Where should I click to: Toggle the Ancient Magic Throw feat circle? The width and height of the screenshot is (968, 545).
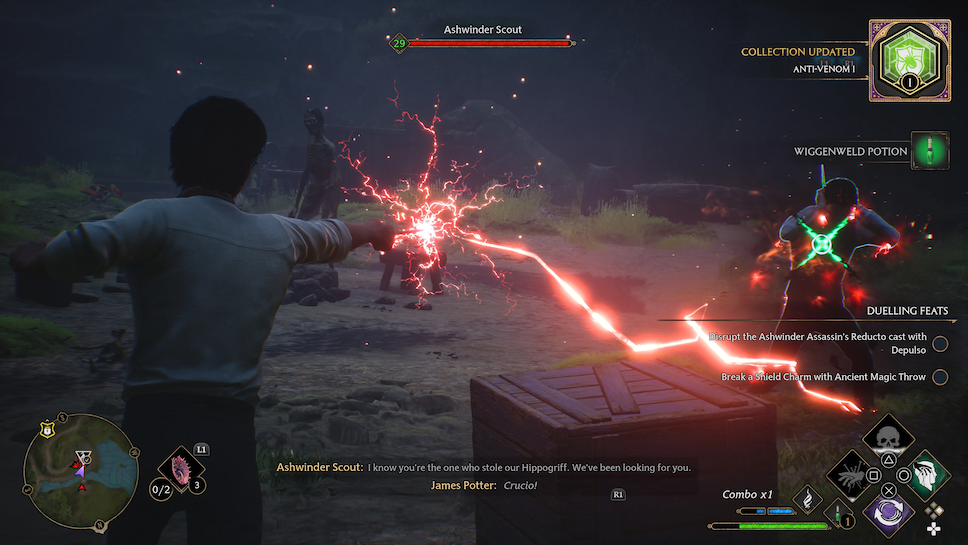click(x=940, y=377)
